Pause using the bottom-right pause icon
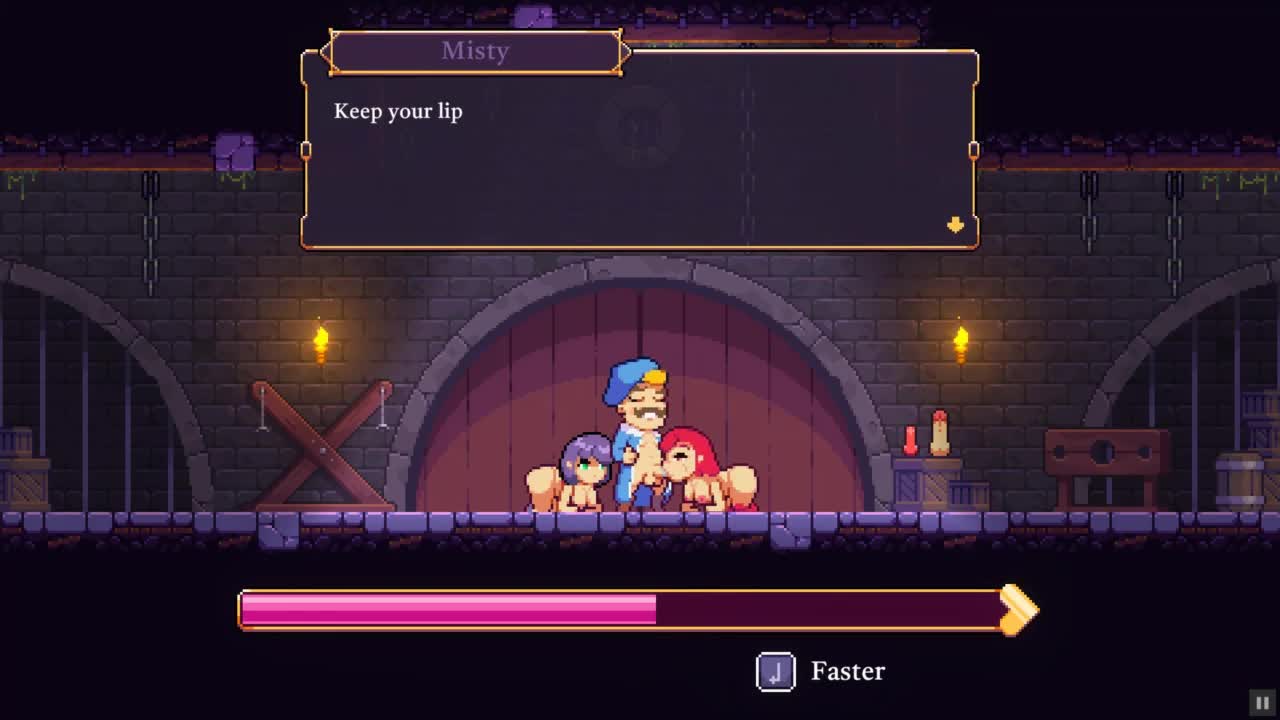The width and height of the screenshot is (1280, 720). (x=1262, y=703)
